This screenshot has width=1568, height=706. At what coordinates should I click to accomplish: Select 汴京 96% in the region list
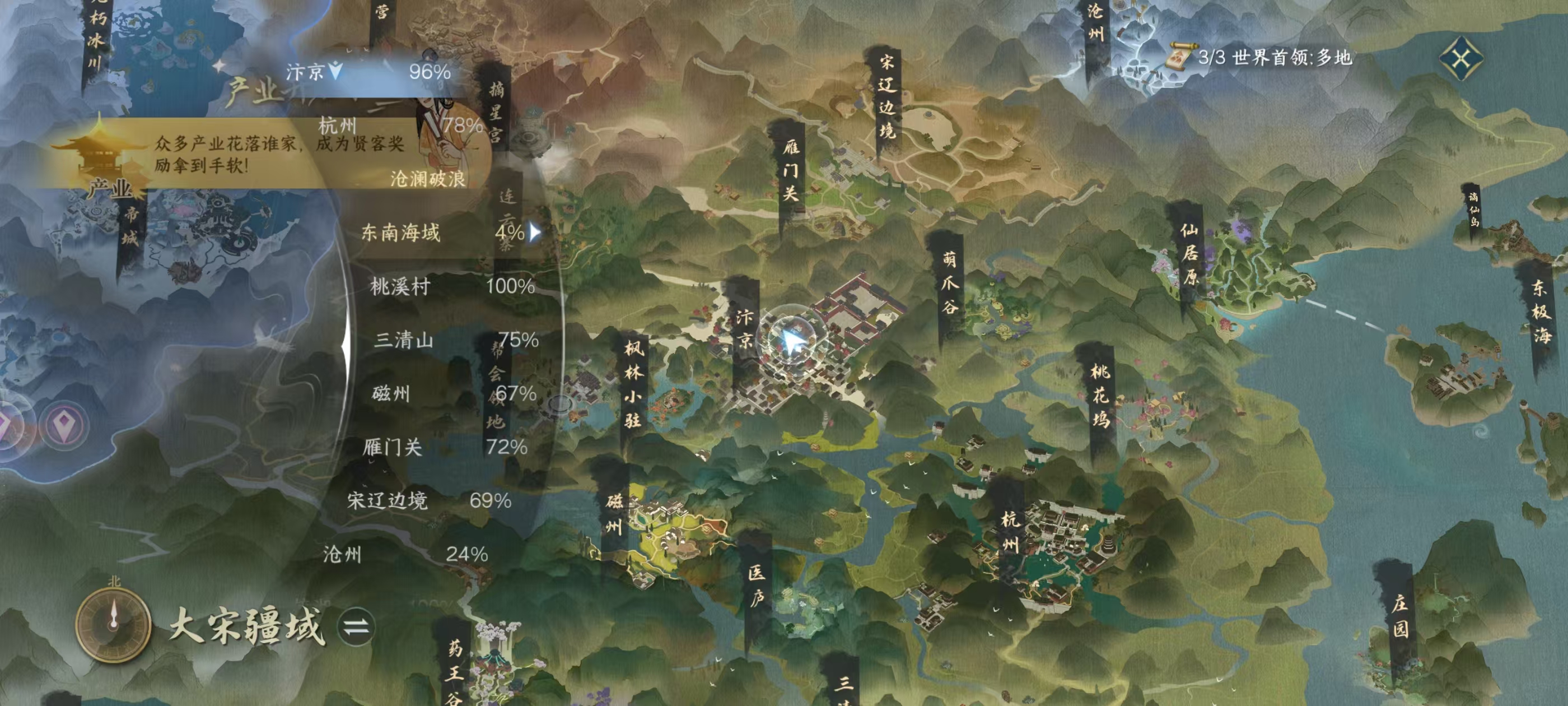pyautogui.click(x=368, y=72)
